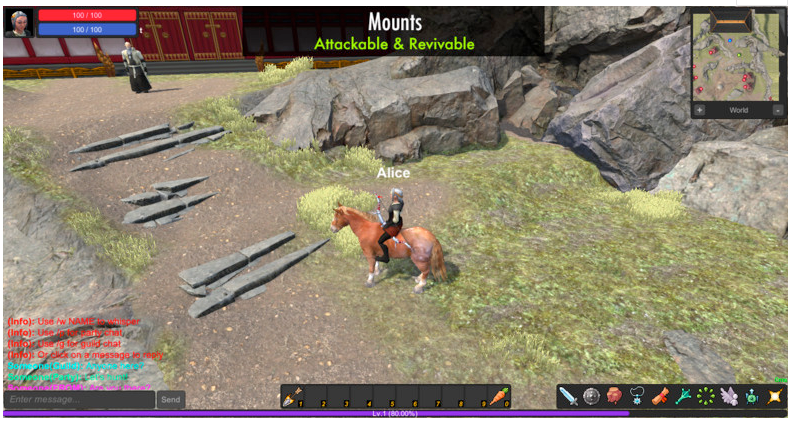The height and width of the screenshot is (429, 805).
Task: Zoom in with the minimap plus button
Action: [700, 110]
